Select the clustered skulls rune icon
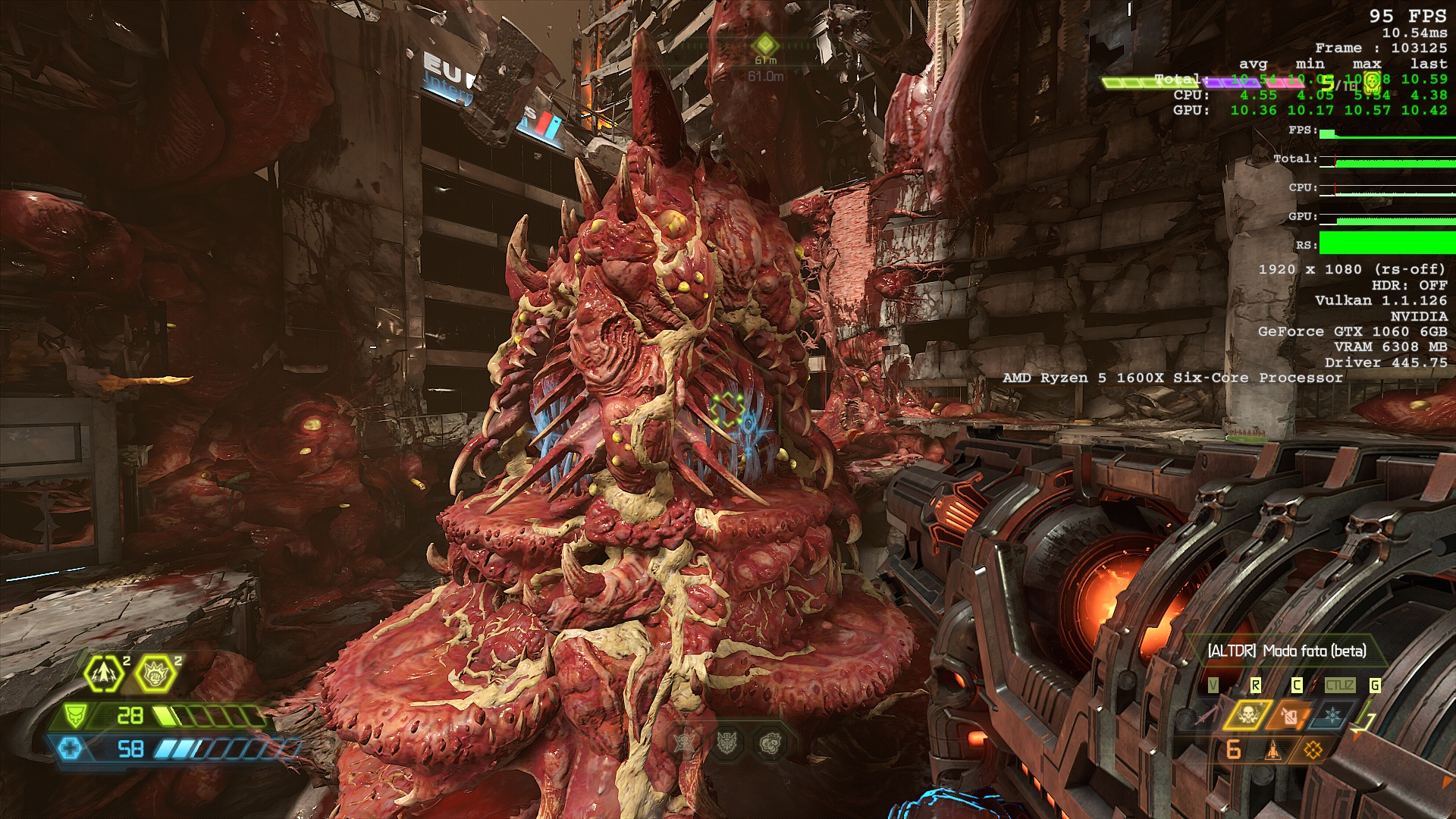The height and width of the screenshot is (819, 1456). coord(769,742)
